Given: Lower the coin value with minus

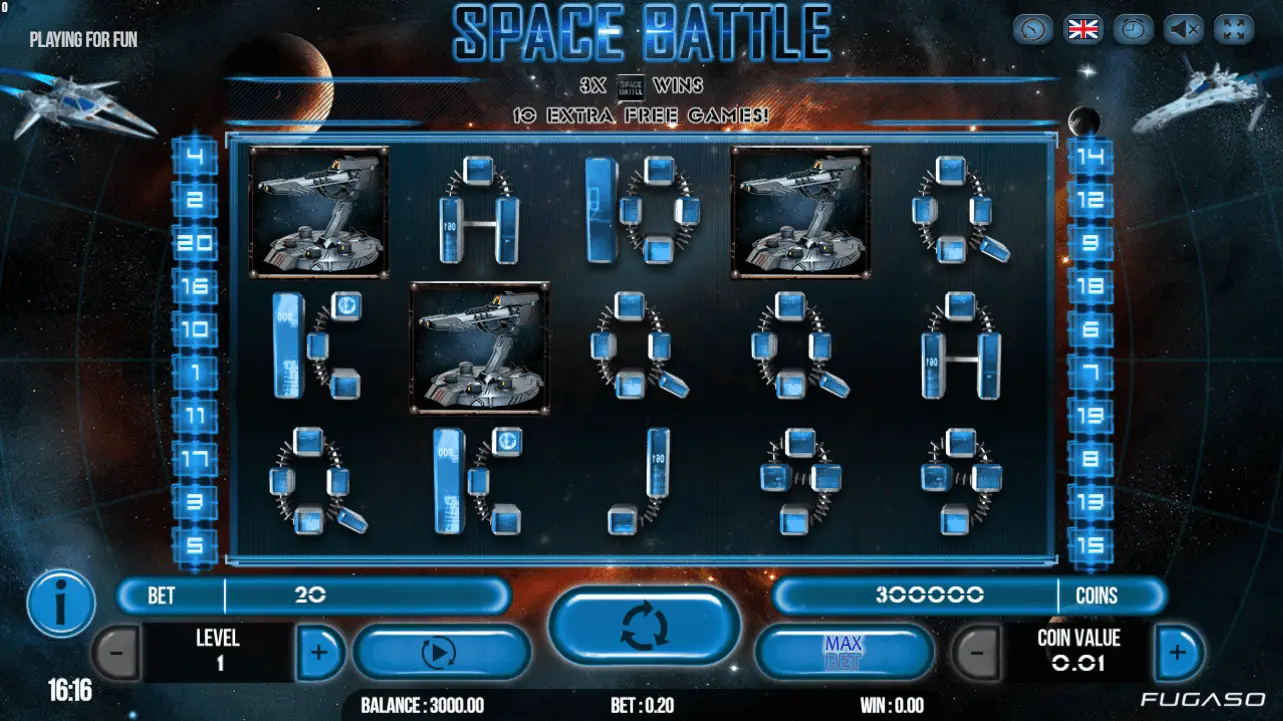Looking at the screenshot, I should pos(975,653).
